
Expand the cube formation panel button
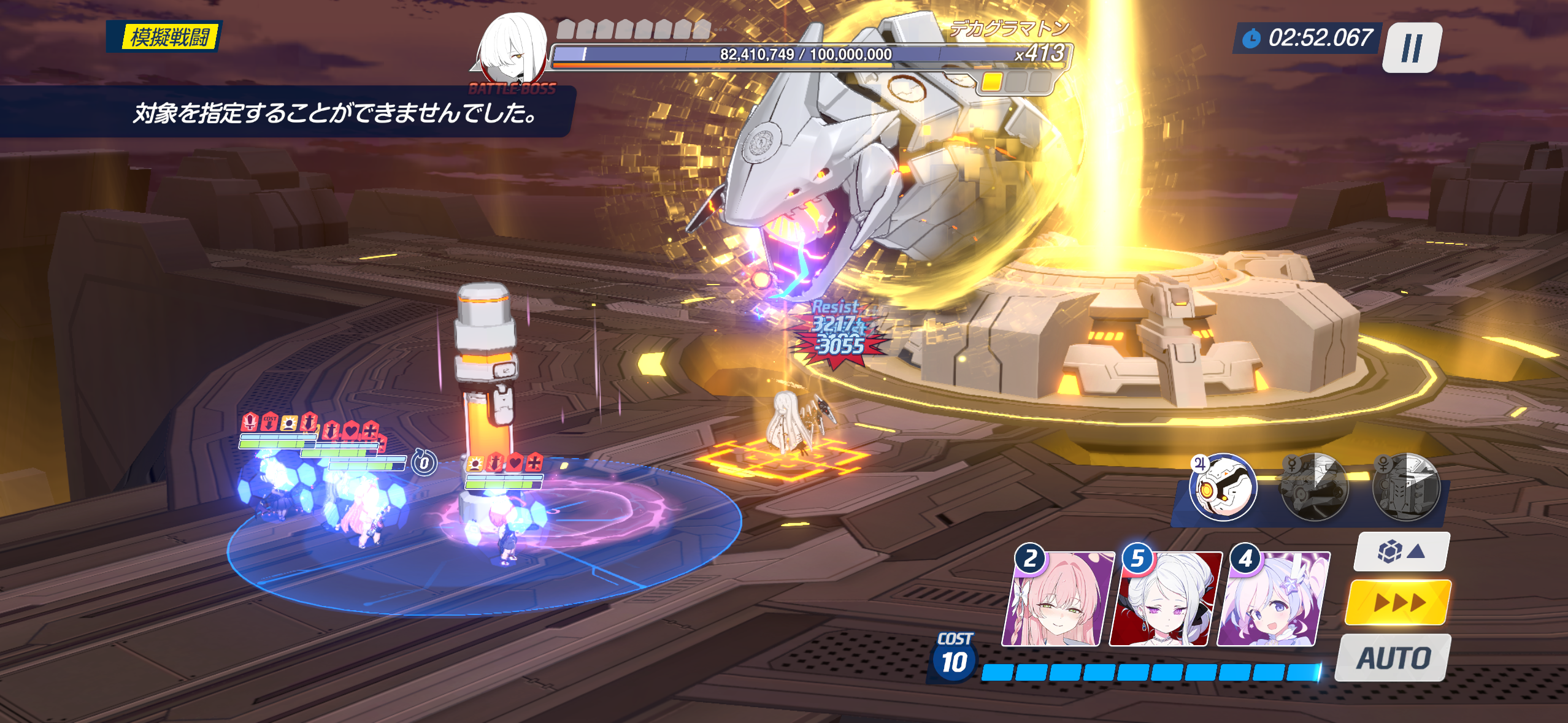pyautogui.click(x=1402, y=551)
